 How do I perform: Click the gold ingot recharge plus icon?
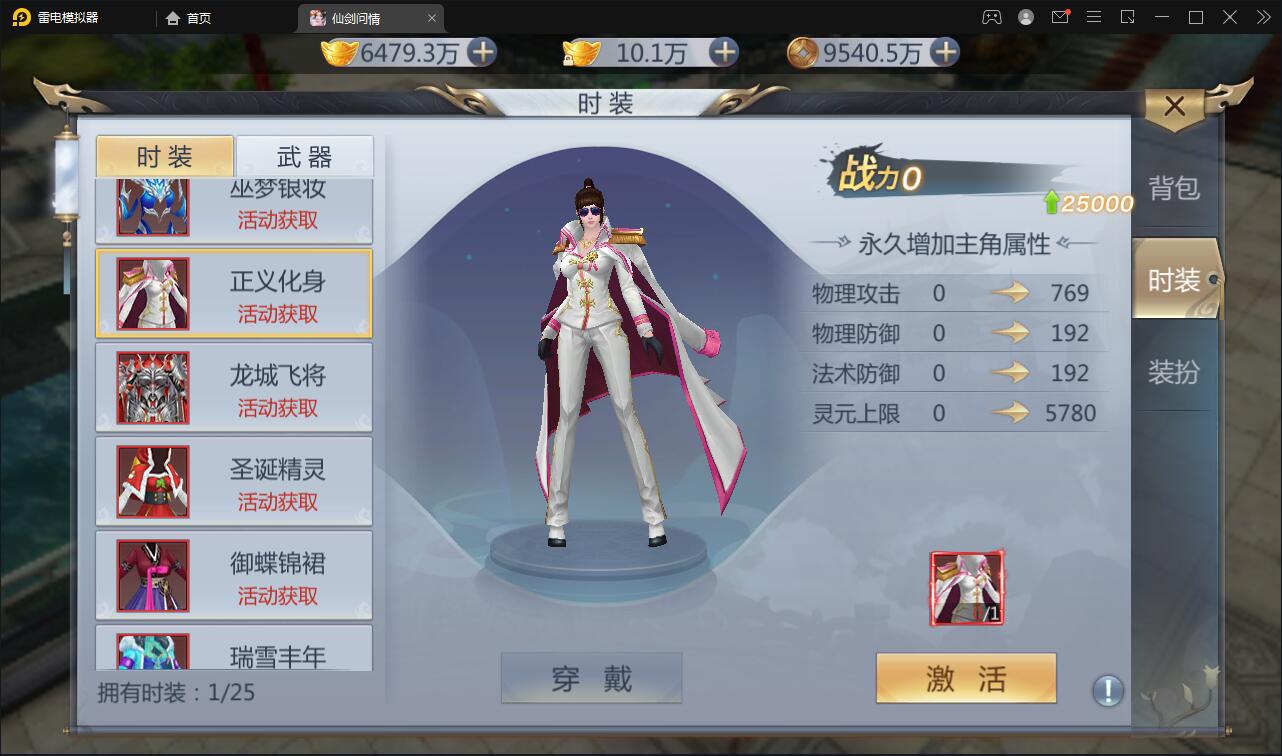(482, 53)
